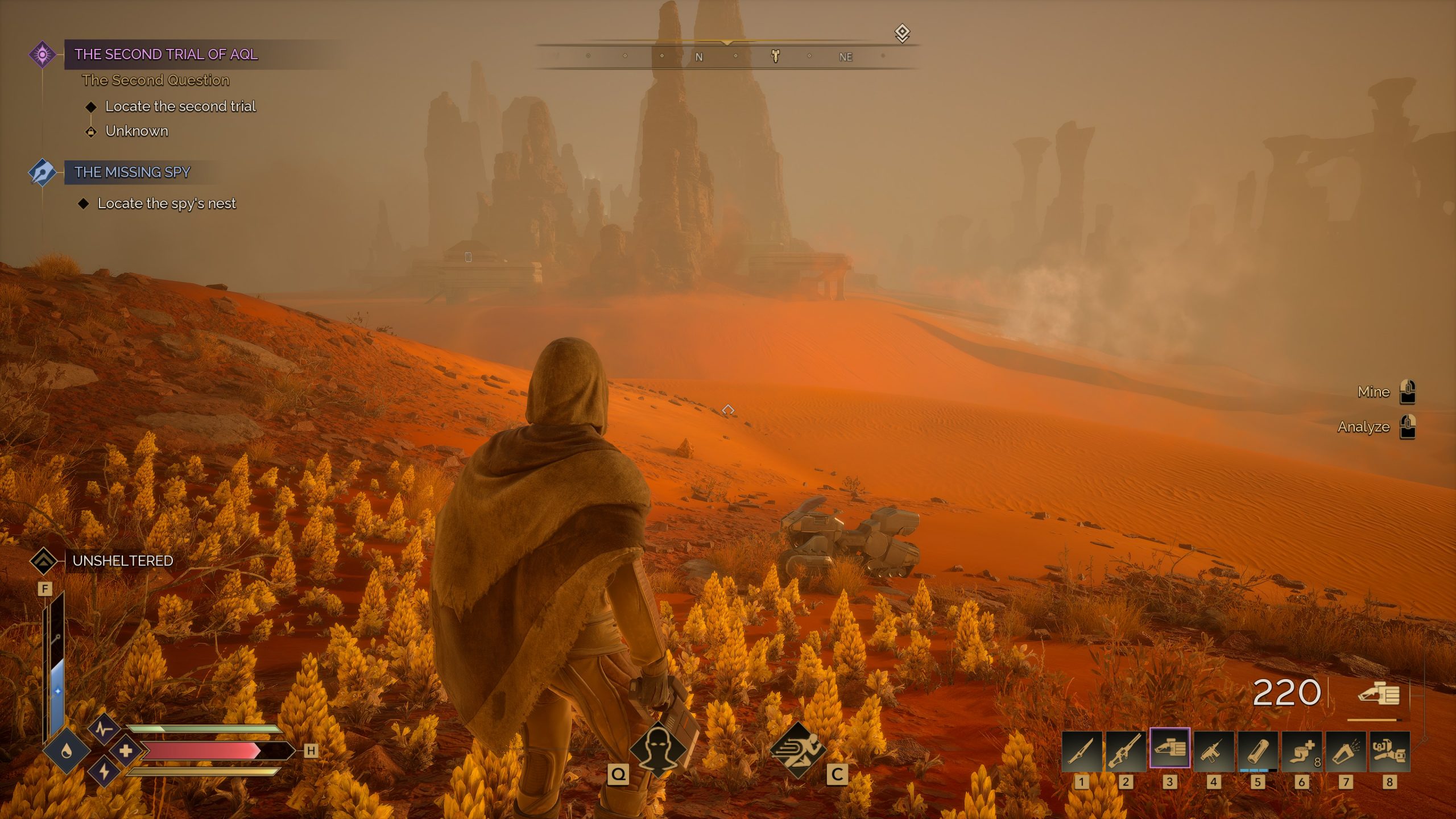The width and height of the screenshot is (1456, 819).
Task: Click the compass bar heading strip
Action: [727, 56]
